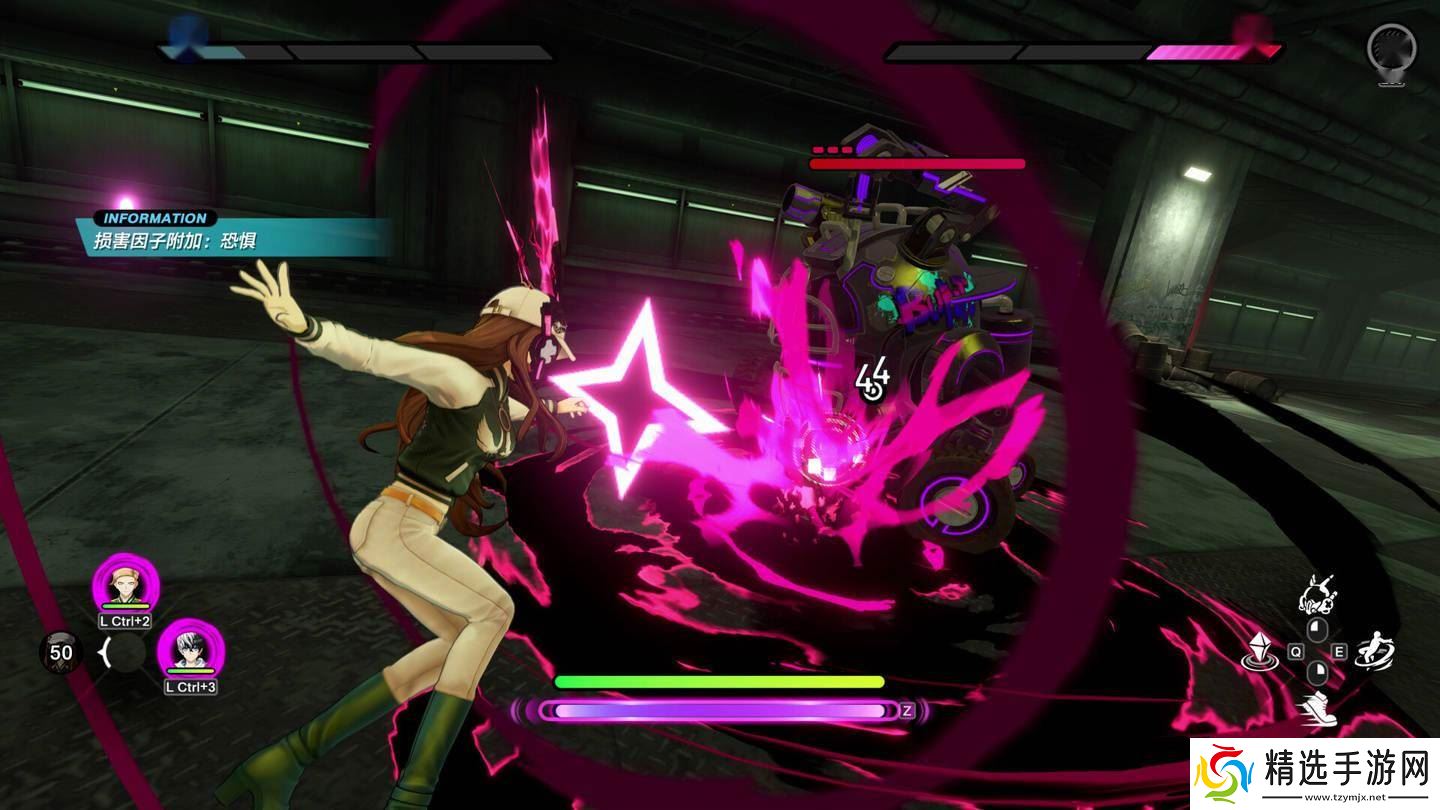This screenshot has height=810, width=1440.
Task: Use the item slot showing 50
Action: [61, 653]
